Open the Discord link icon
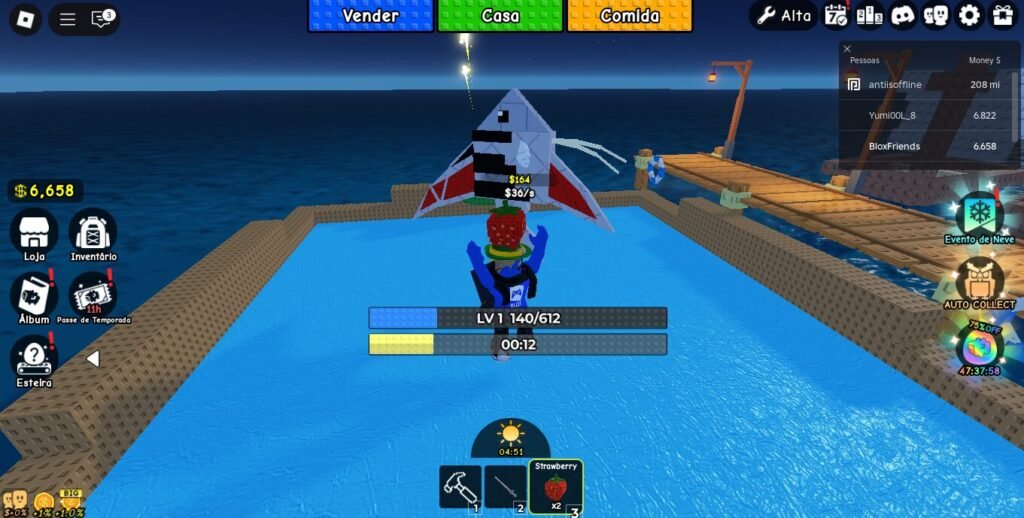 [903, 15]
